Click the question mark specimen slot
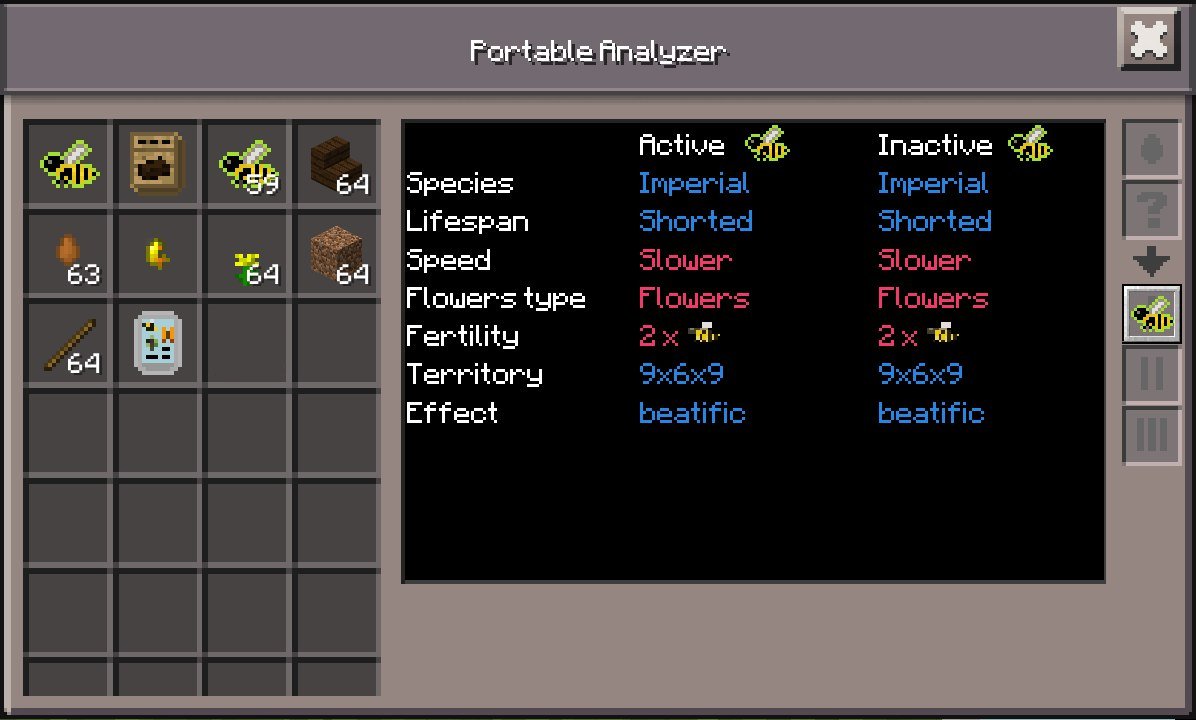Screen dimensions: 1196x720 click(x=1150, y=209)
